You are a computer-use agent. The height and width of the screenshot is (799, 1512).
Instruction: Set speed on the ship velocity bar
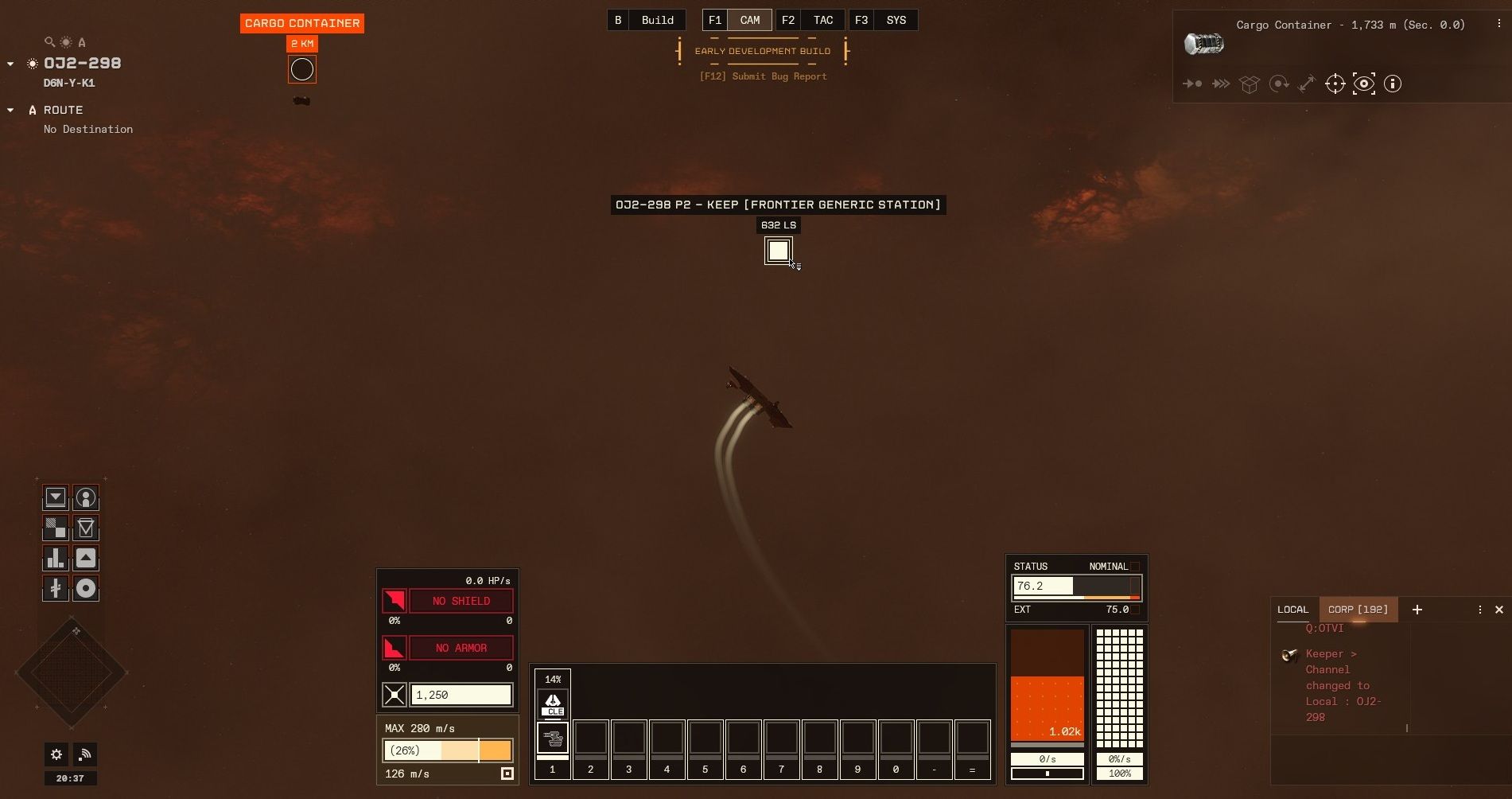coord(447,750)
